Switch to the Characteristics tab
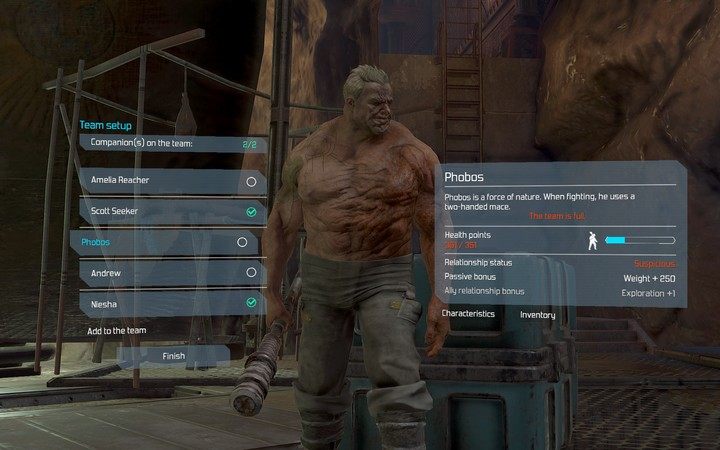Viewport: 720px width, 450px height. point(470,314)
